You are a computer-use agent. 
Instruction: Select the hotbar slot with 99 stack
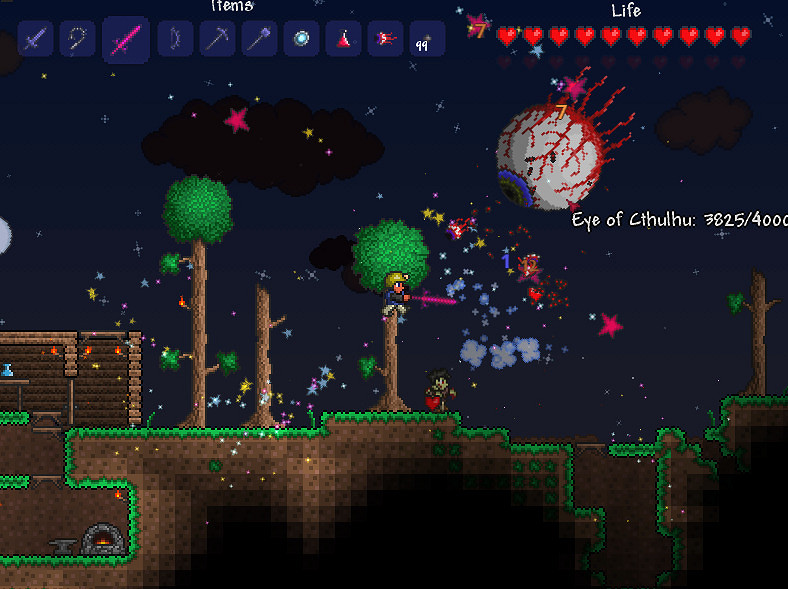(x=427, y=40)
